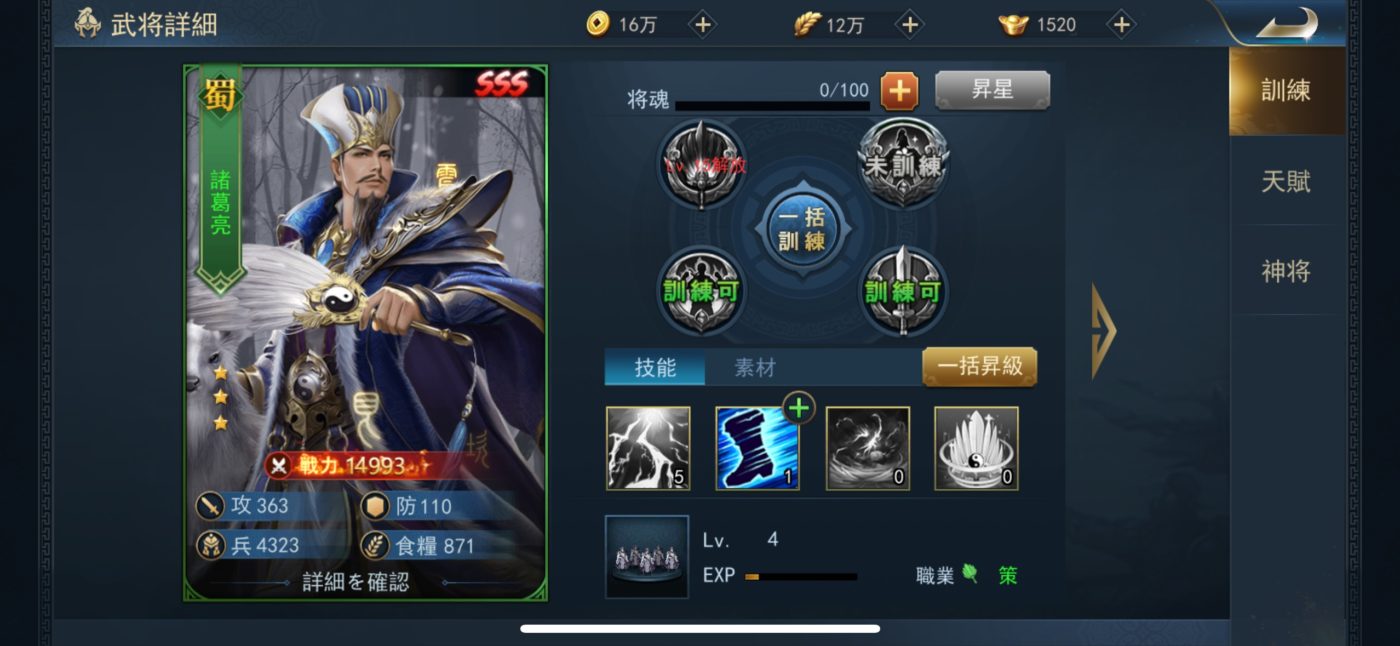
Task: Go back with the return arrow
Action: [x=1286, y=22]
